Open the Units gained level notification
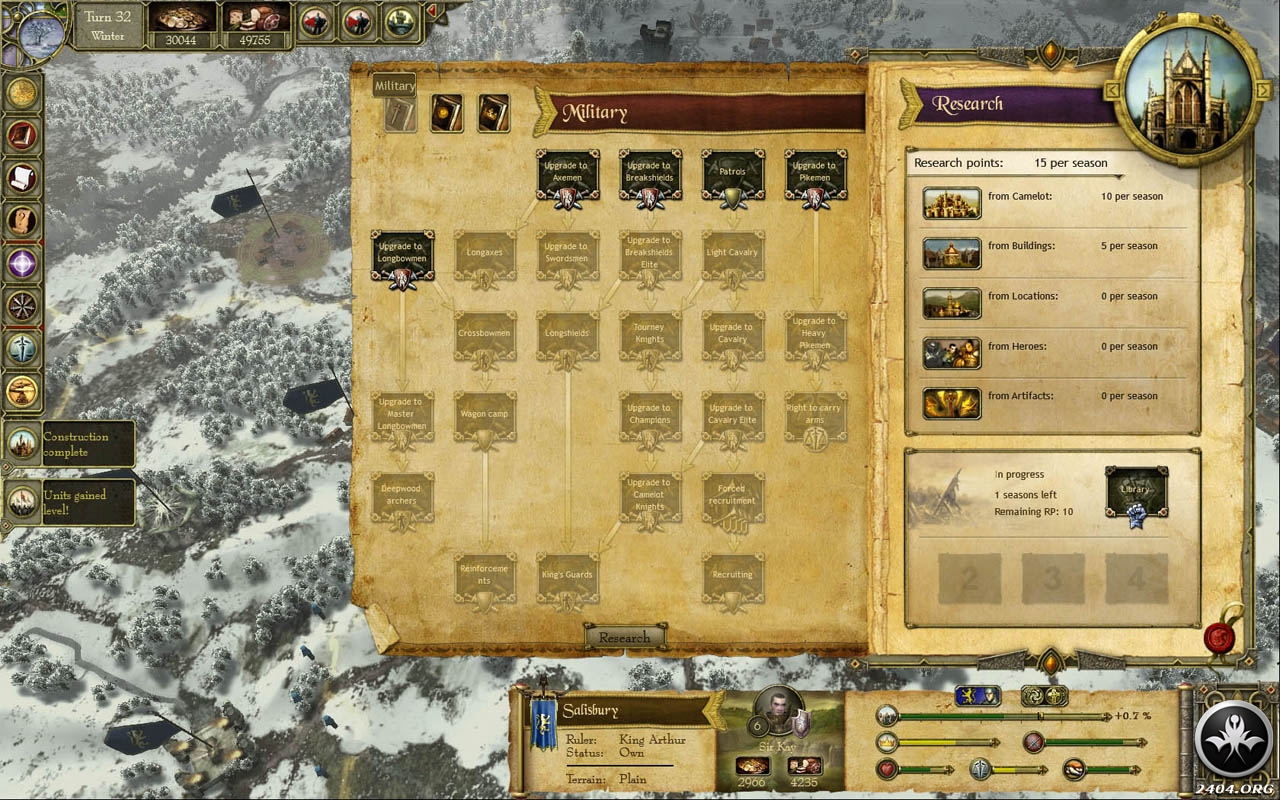The height and width of the screenshot is (800, 1280). click(70, 502)
